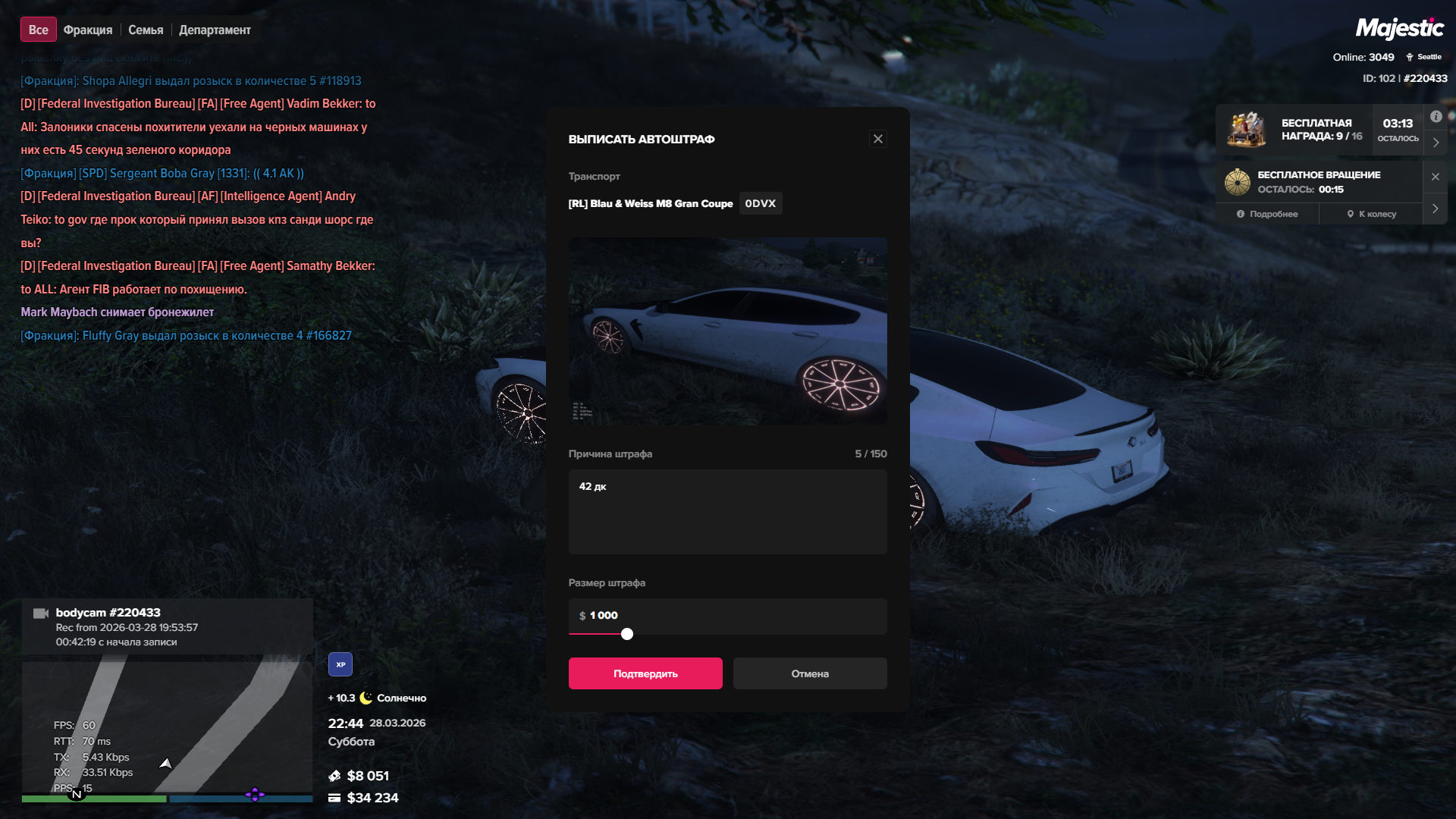Screen dimensions: 1456x819
Task: Confirm the fine with Подтвердить
Action: point(645,673)
